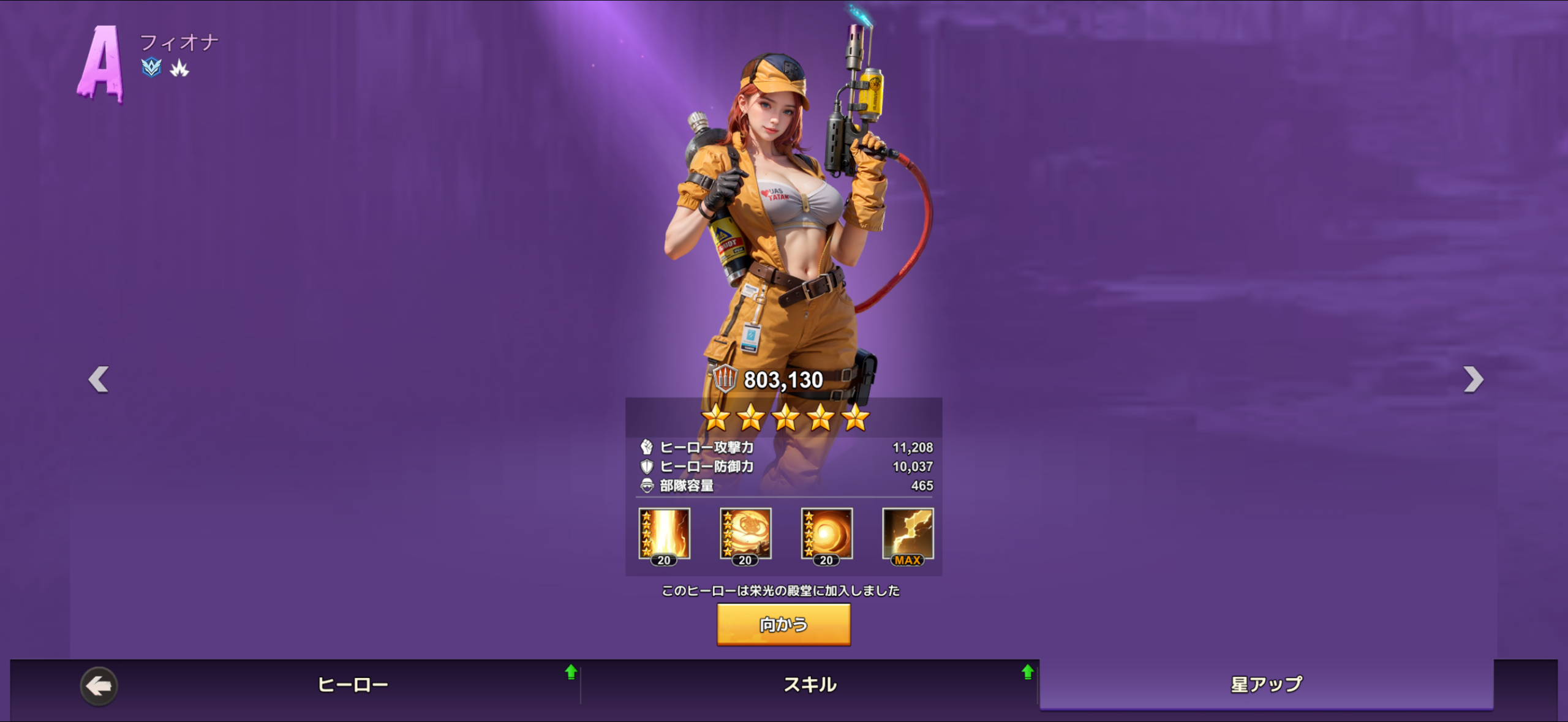Viewport: 1568px width, 722px height.
Task: Select the 星アップ tab
Action: [1266, 685]
